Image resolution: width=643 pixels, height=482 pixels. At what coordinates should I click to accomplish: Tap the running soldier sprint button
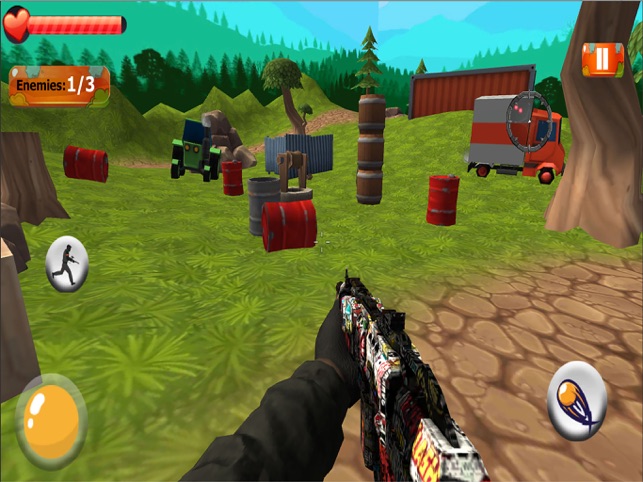click(x=67, y=264)
